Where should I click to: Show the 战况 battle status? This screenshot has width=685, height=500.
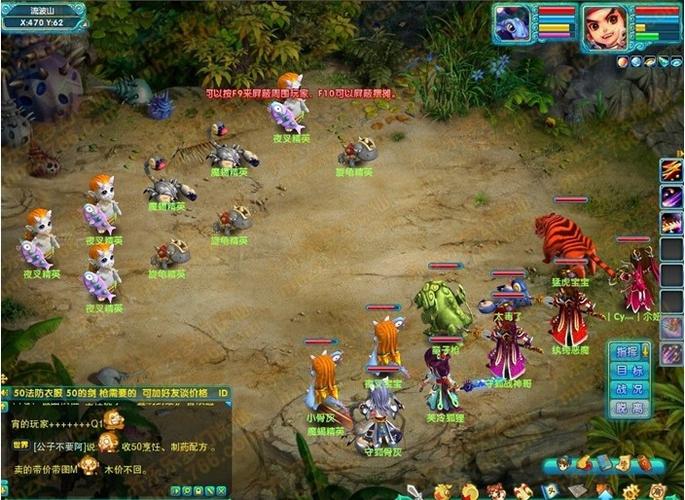[628, 389]
